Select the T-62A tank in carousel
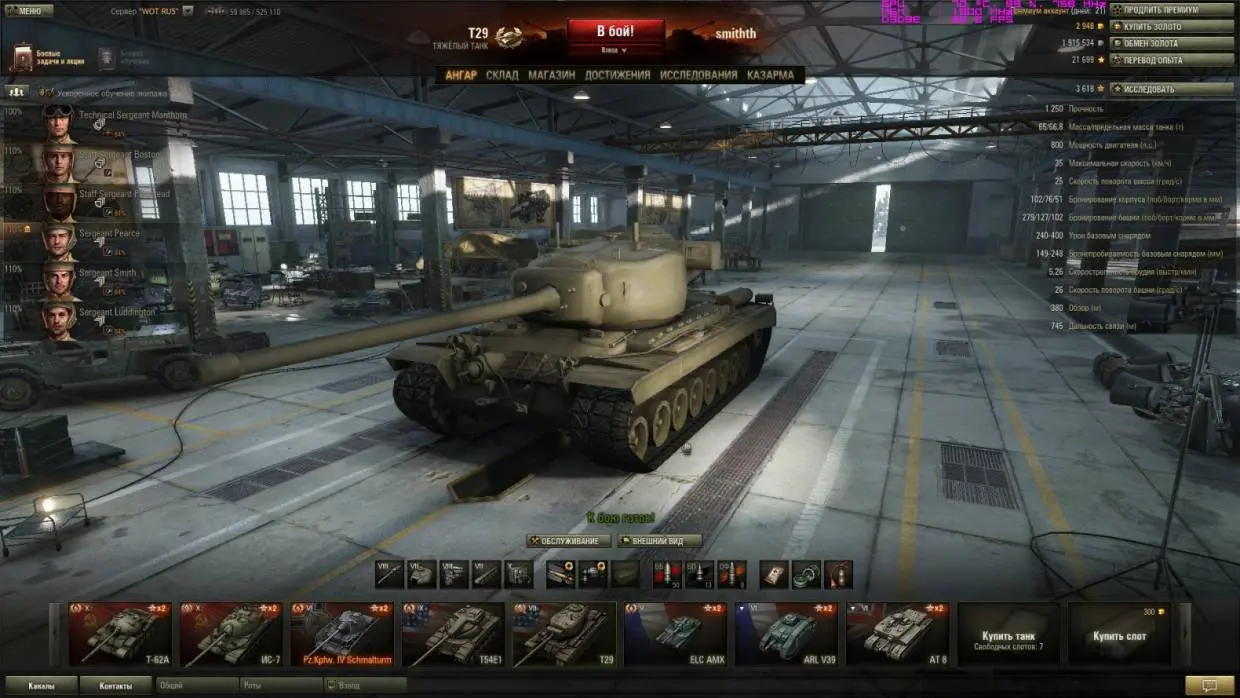This screenshot has height=698, width=1240. (x=120, y=633)
